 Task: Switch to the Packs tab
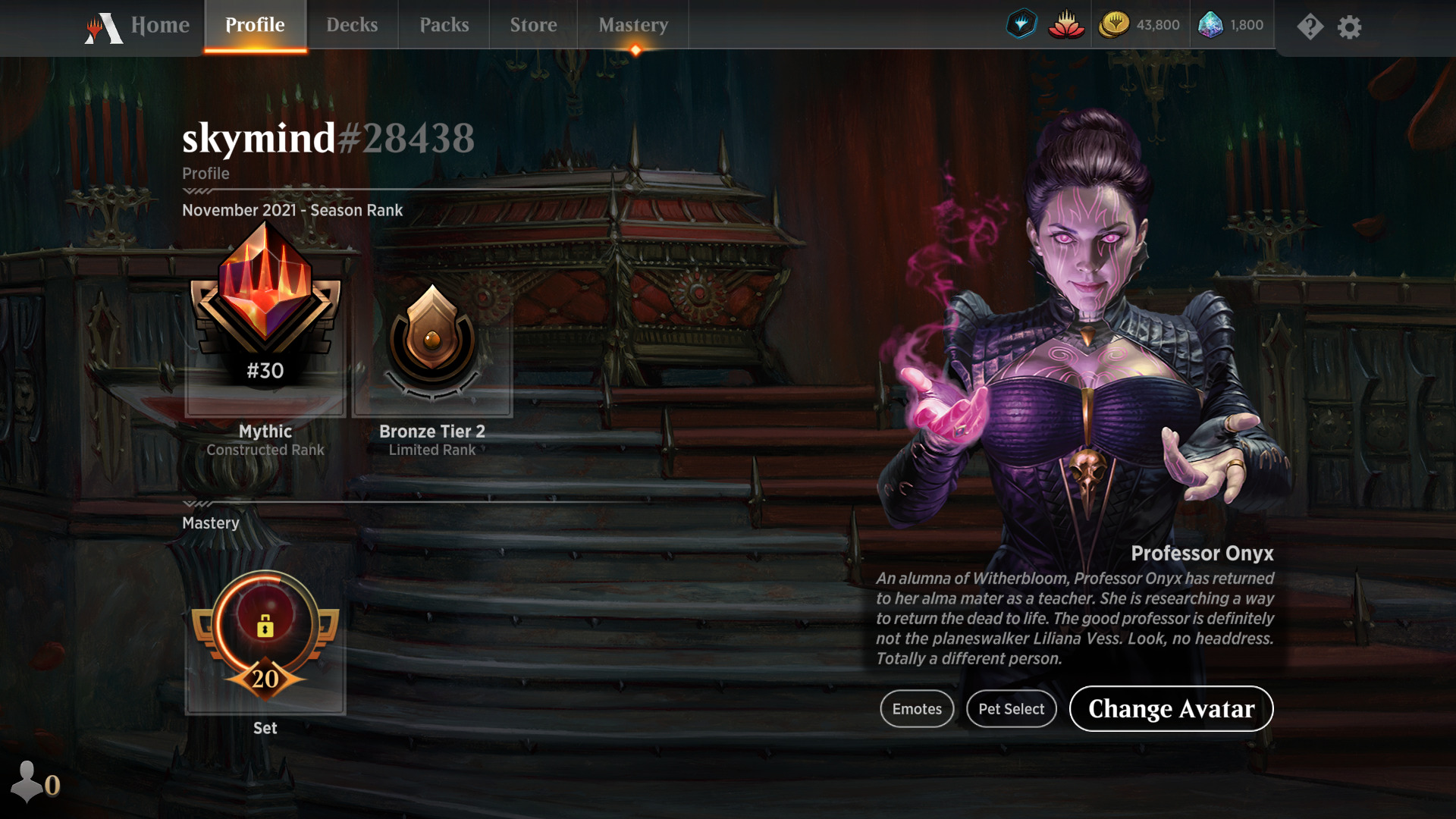click(x=444, y=26)
